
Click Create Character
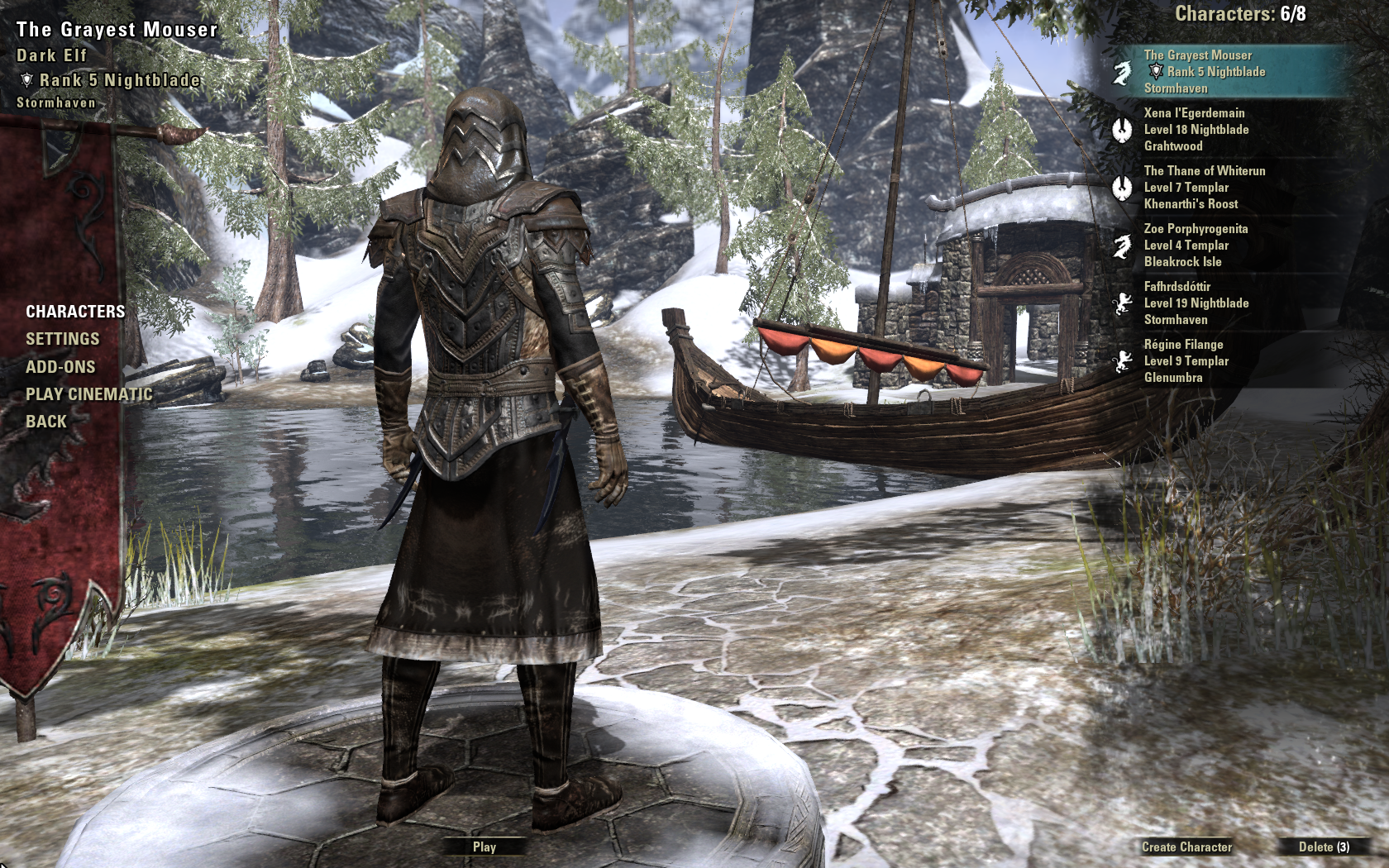1186,847
